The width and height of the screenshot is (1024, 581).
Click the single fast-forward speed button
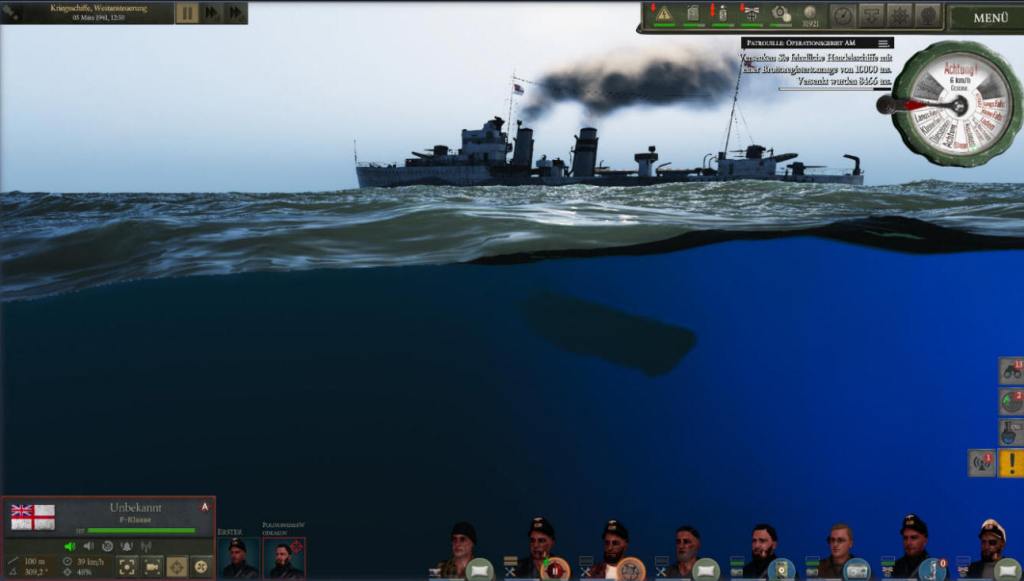point(211,13)
